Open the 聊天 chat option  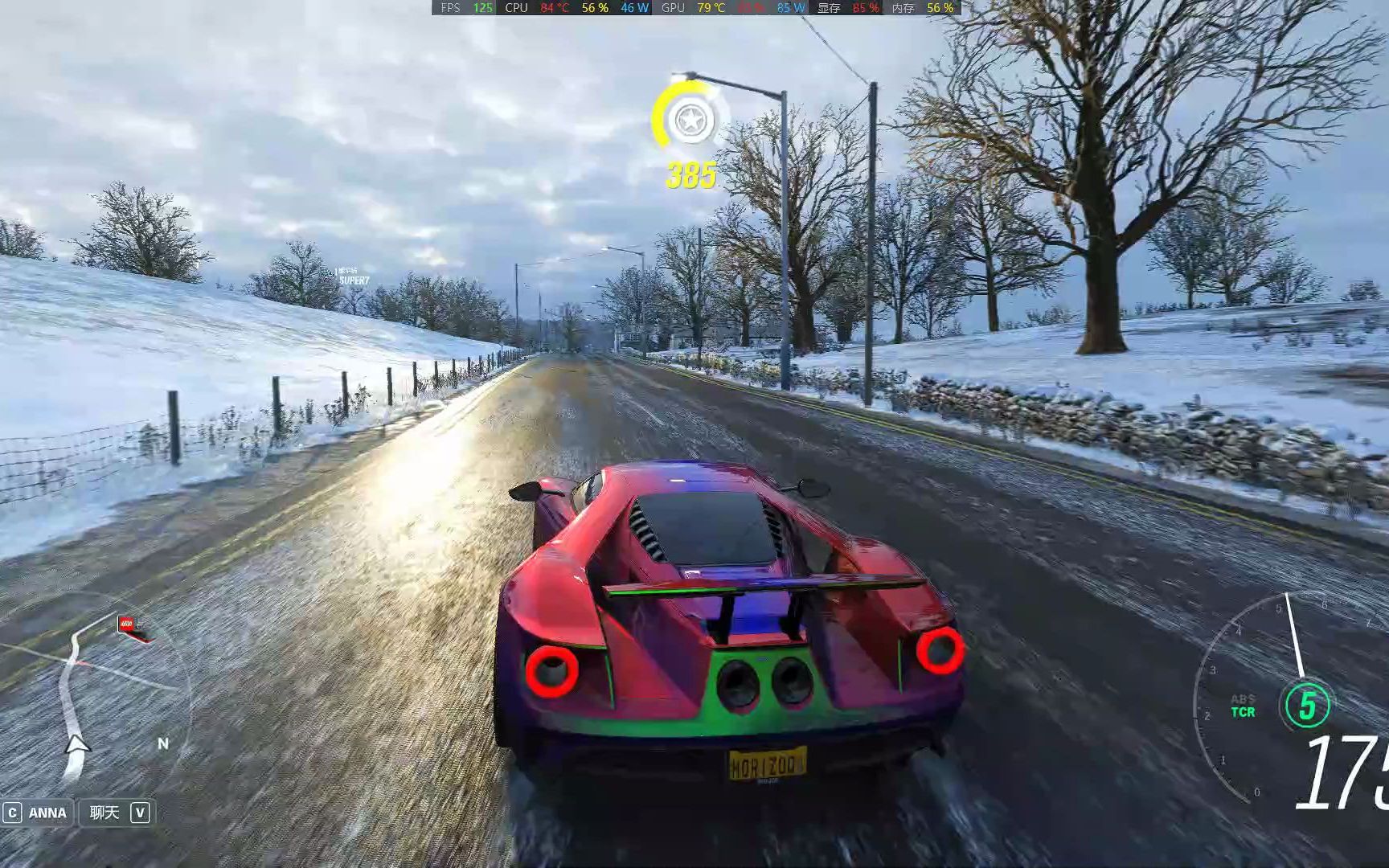click(x=117, y=813)
